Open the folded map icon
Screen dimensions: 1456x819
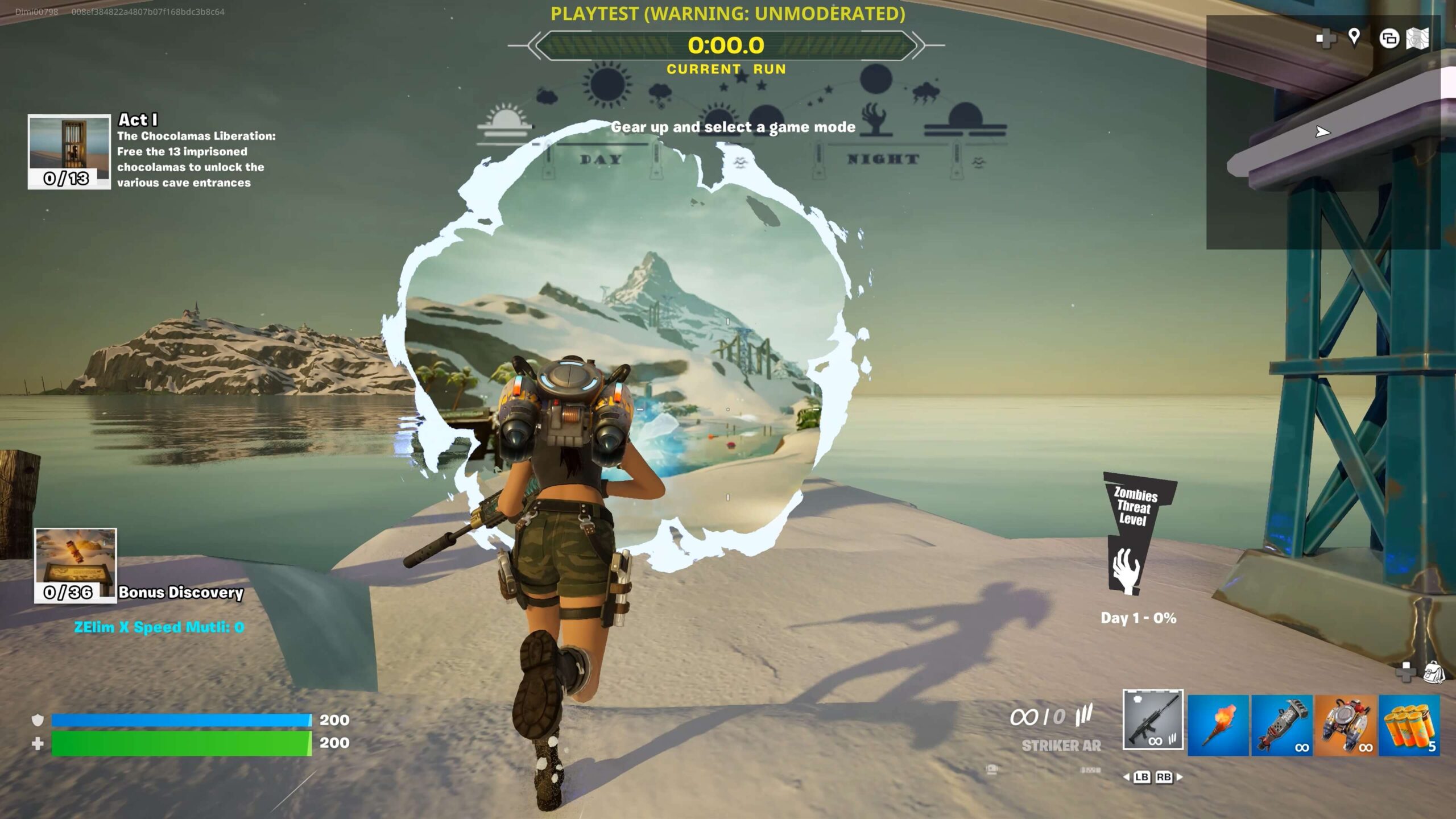pyautogui.click(x=1417, y=39)
